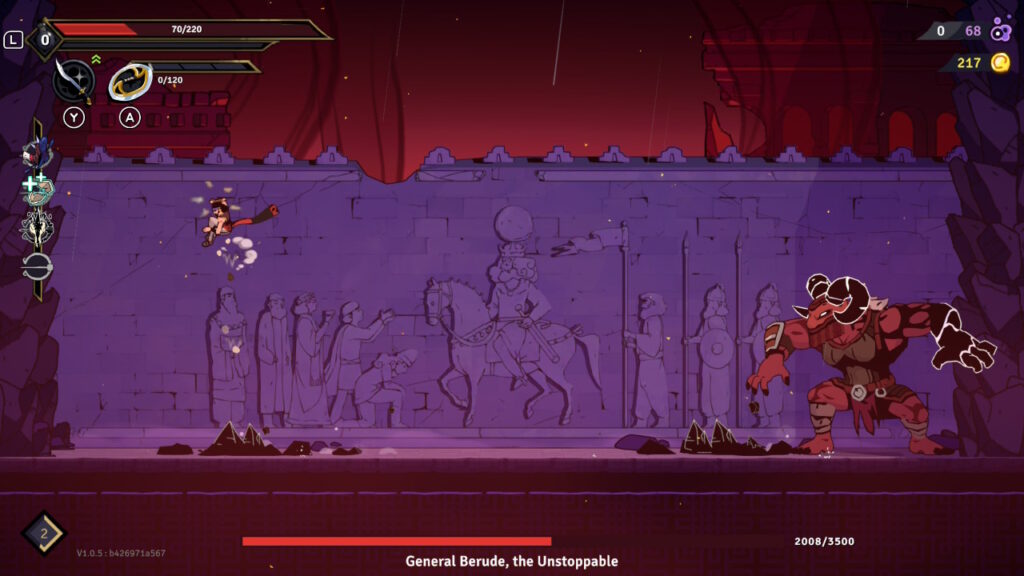
Task: Click the diamond level badge showing 2
Action: [44, 533]
